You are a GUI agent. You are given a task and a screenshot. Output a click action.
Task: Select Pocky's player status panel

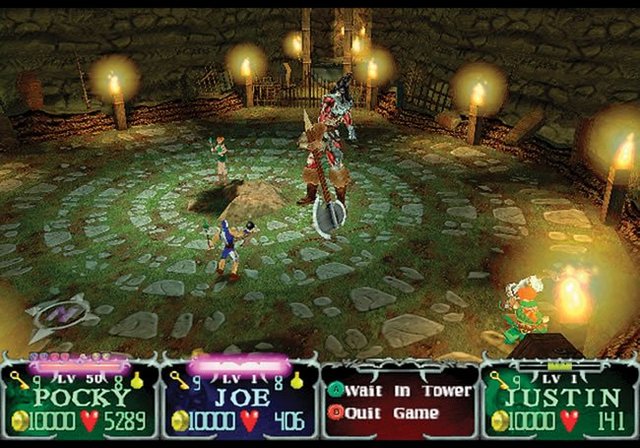click(x=79, y=400)
